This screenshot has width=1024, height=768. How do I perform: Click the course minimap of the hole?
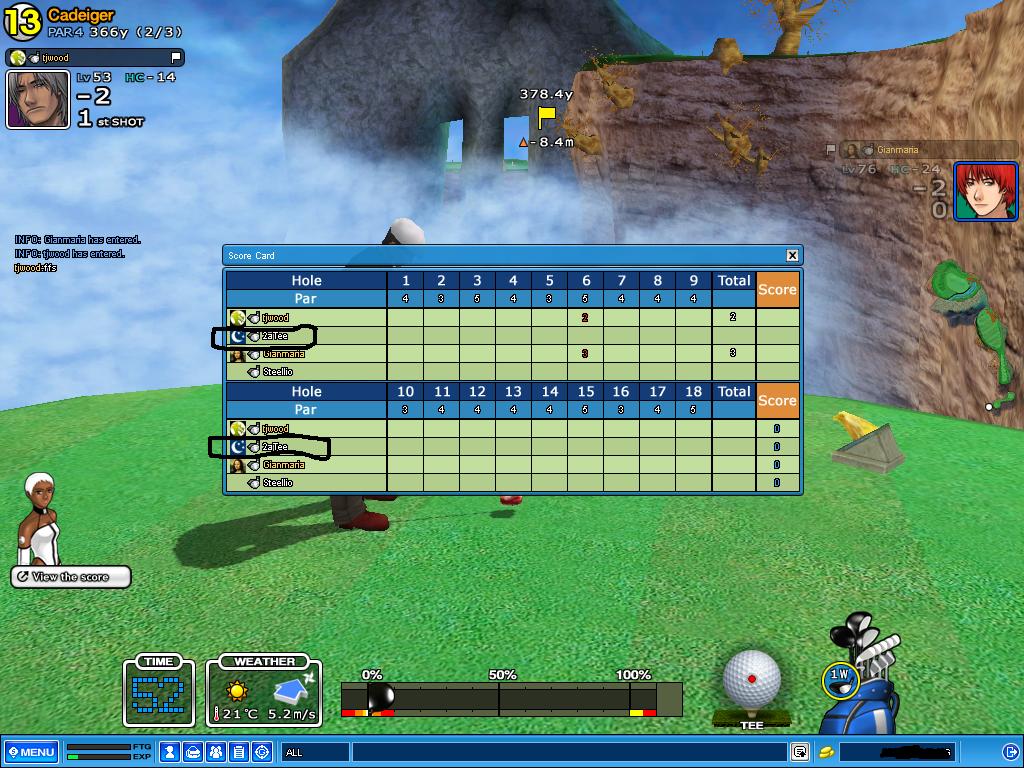[963, 318]
